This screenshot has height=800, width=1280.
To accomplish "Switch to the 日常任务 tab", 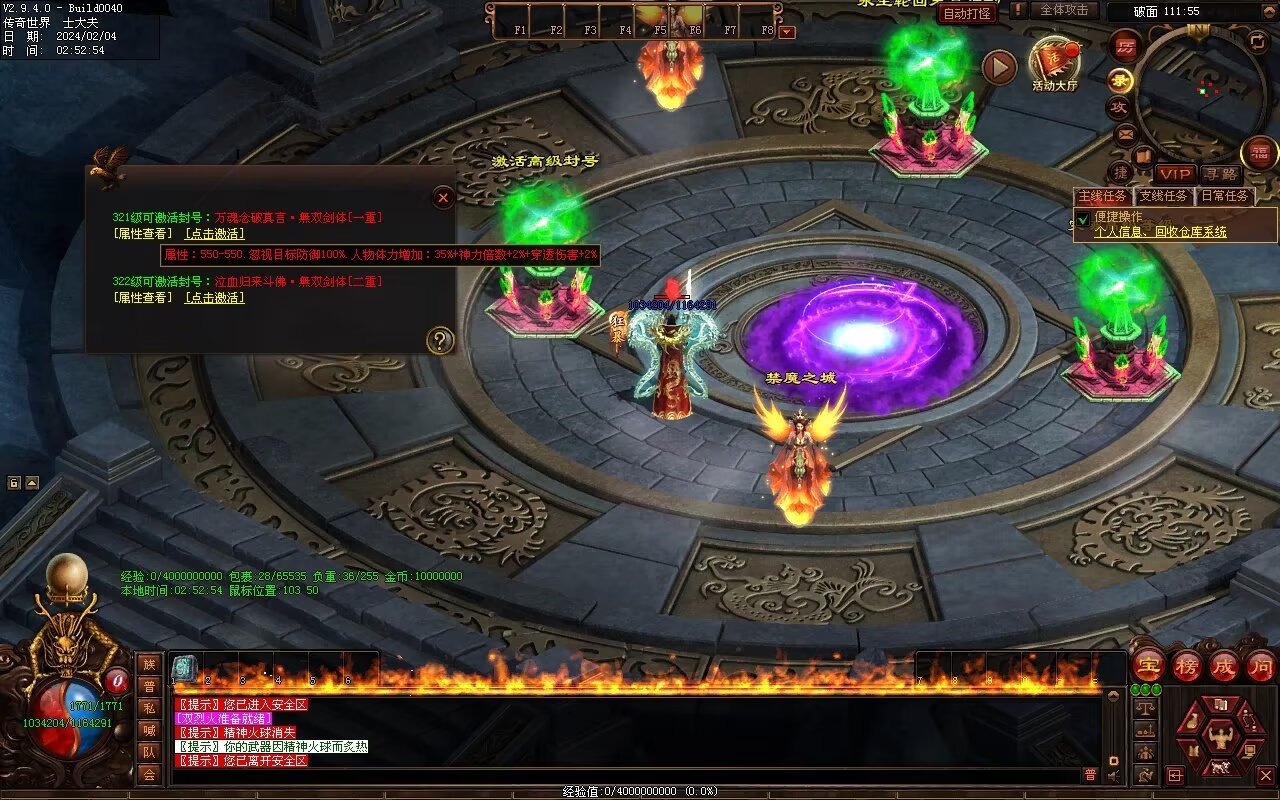I will (x=1224, y=196).
